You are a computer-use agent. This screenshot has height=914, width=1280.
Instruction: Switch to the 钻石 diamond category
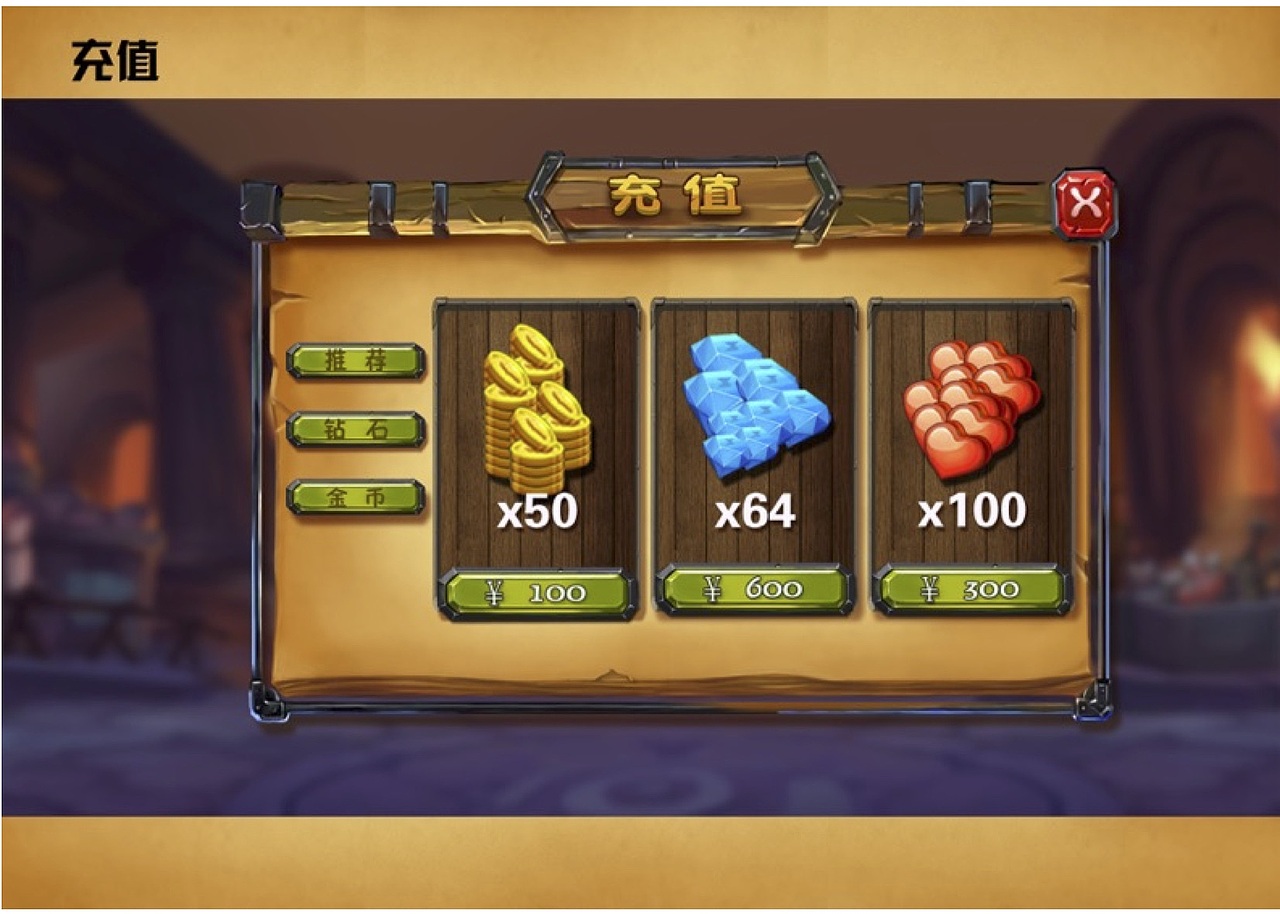coord(356,427)
